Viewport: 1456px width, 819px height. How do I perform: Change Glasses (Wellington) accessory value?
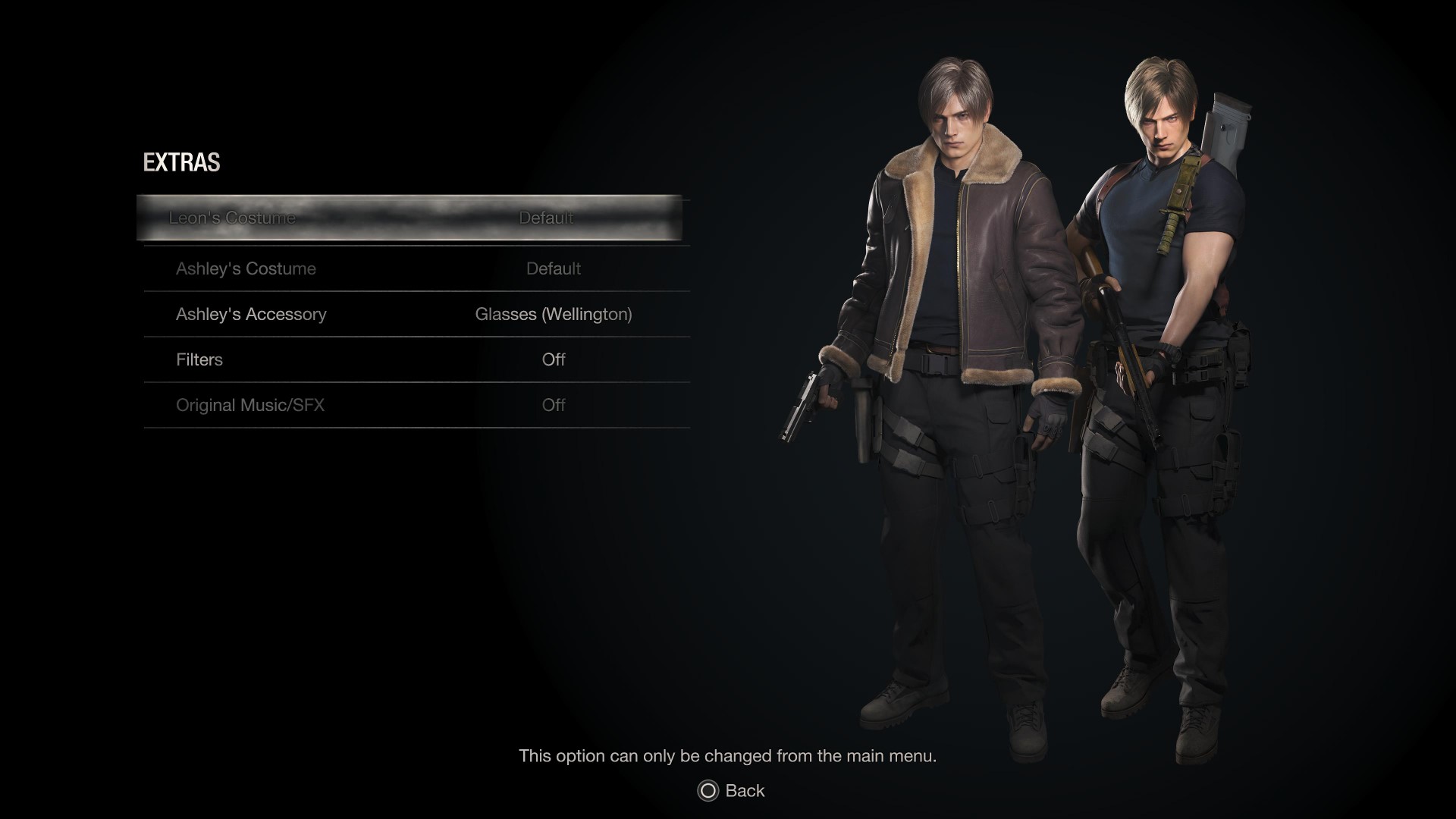pyautogui.click(x=553, y=314)
